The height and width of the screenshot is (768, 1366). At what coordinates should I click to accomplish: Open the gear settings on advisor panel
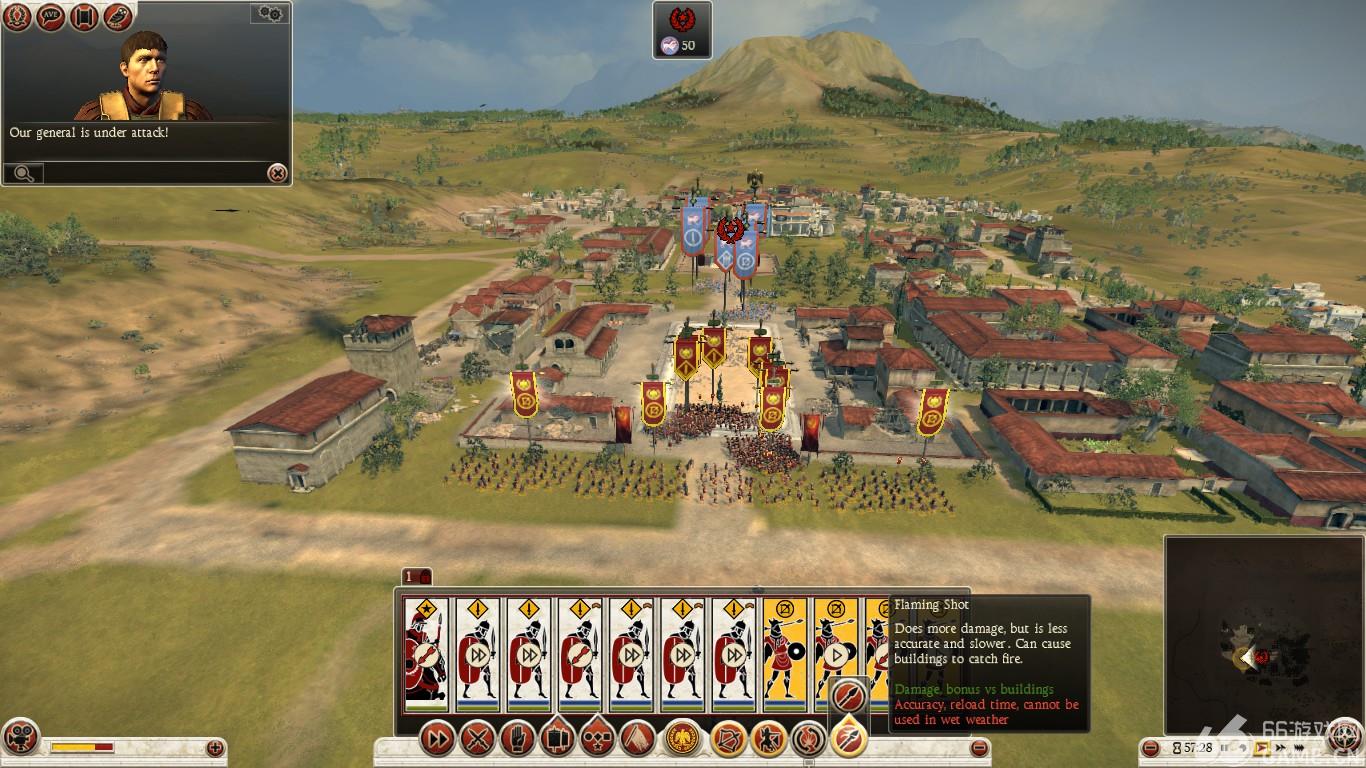coord(270,13)
